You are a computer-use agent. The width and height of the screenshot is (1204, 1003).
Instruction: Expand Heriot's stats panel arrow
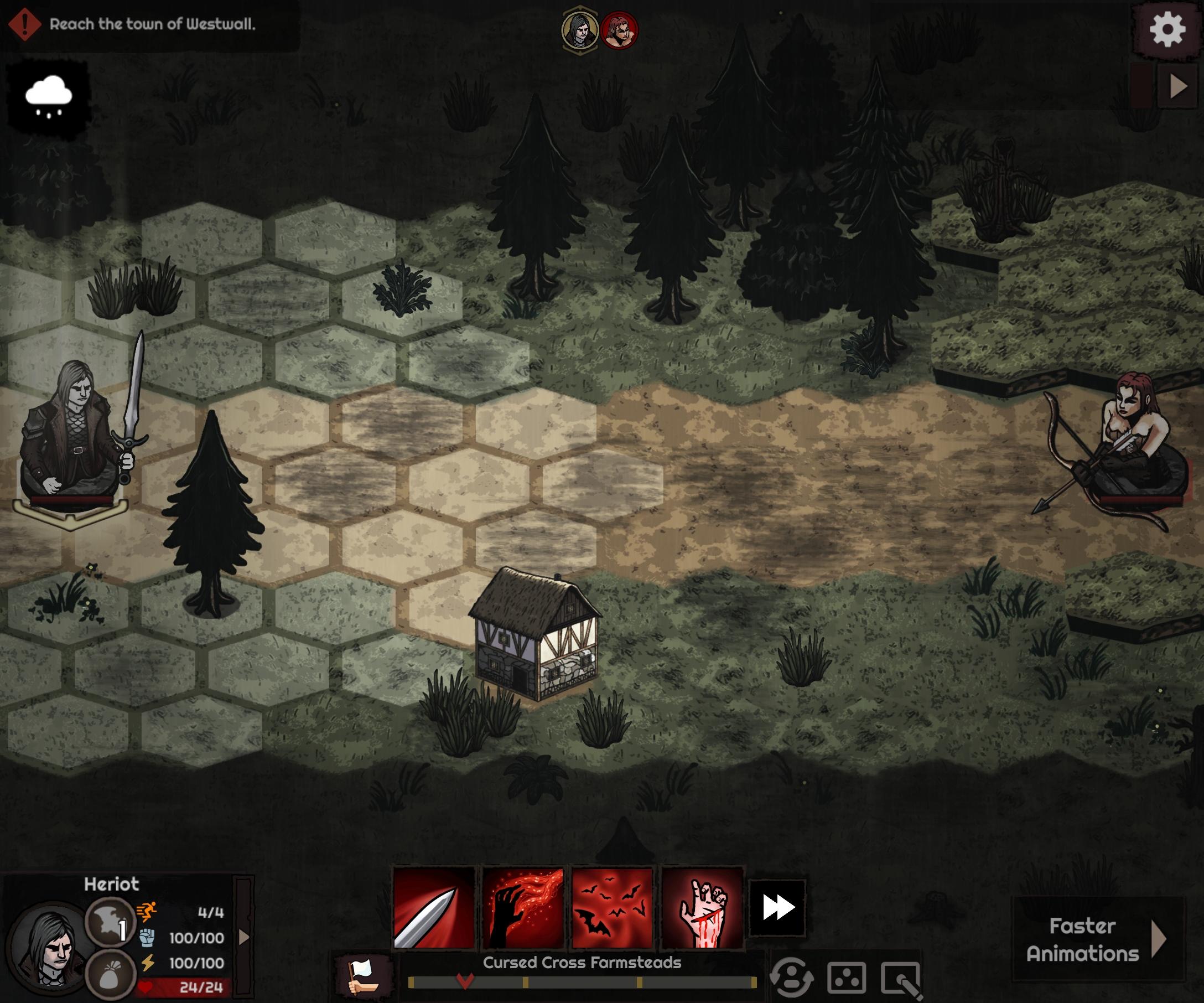pyautogui.click(x=244, y=937)
